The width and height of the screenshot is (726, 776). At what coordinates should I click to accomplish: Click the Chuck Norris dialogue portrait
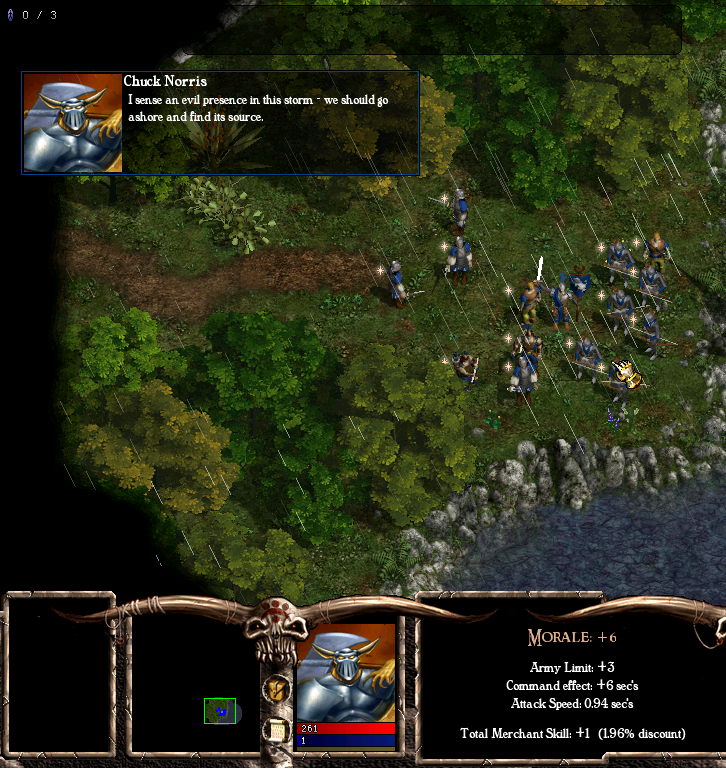[x=72, y=123]
